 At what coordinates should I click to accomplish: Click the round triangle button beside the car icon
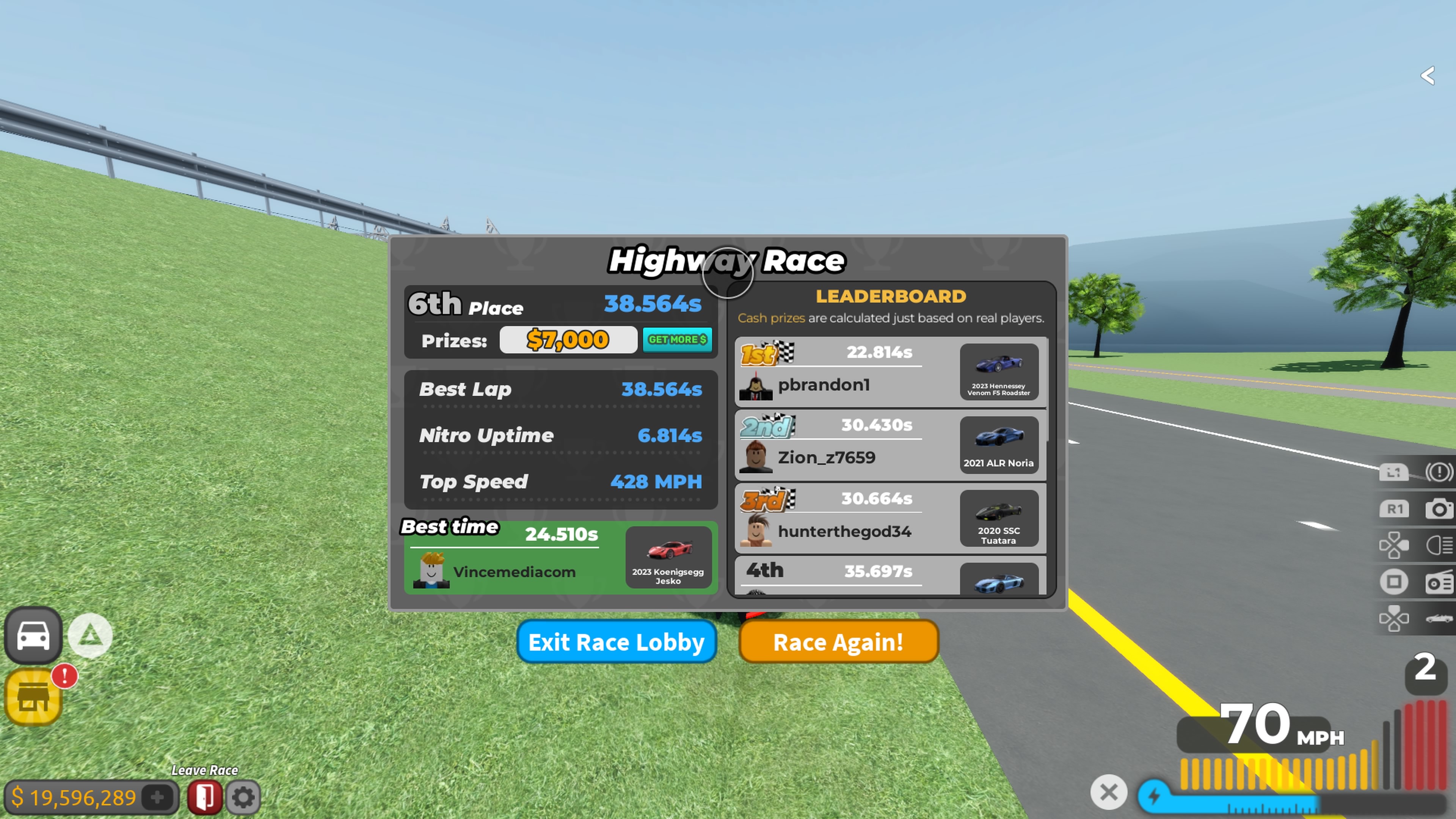click(90, 636)
